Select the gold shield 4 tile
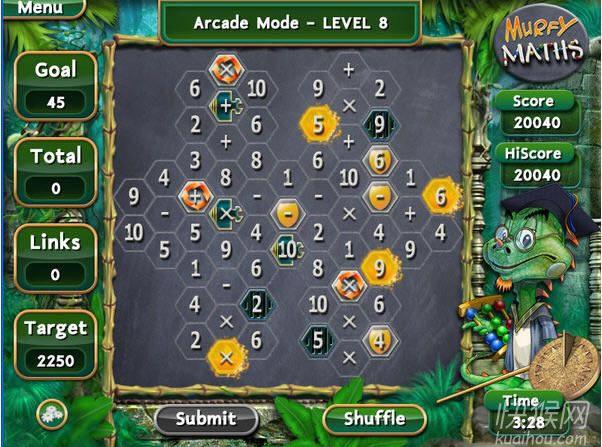The height and width of the screenshot is (447, 602). pos(379,340)
